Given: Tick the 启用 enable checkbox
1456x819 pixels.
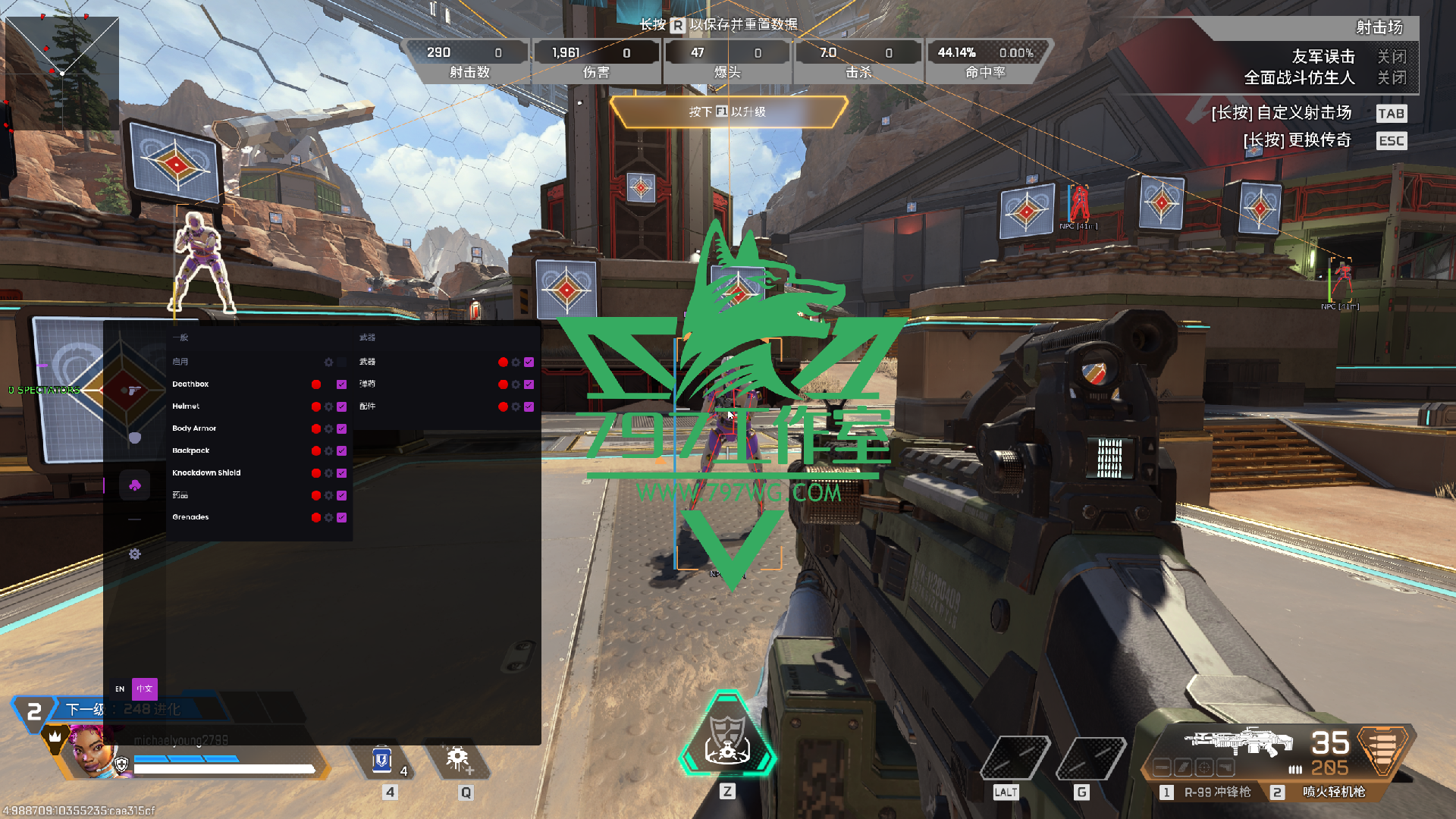Looking at the screenshot, I should tap(342, 362).
